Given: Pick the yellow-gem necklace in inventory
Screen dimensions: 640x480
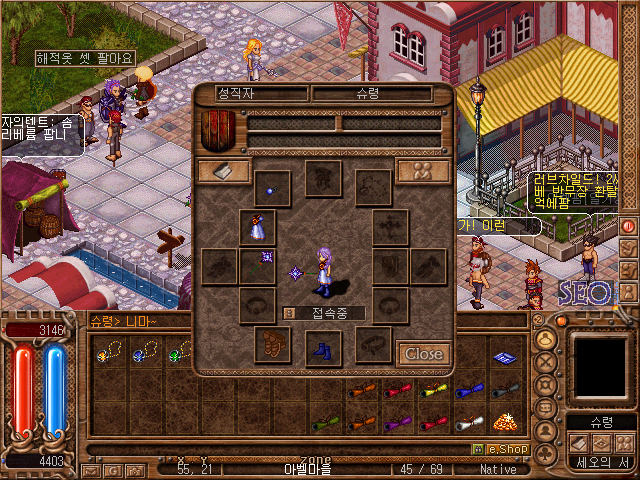Looking at the screenshot, I should 108,352.
